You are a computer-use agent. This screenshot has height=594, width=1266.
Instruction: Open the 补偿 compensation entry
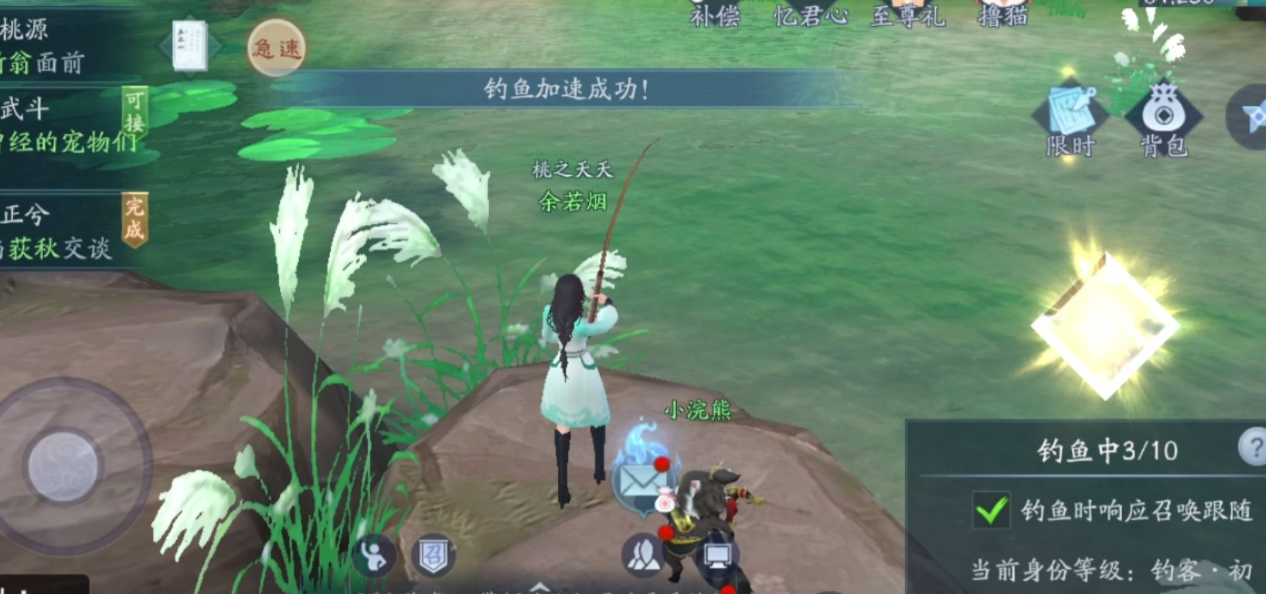(x=714, y=14)
